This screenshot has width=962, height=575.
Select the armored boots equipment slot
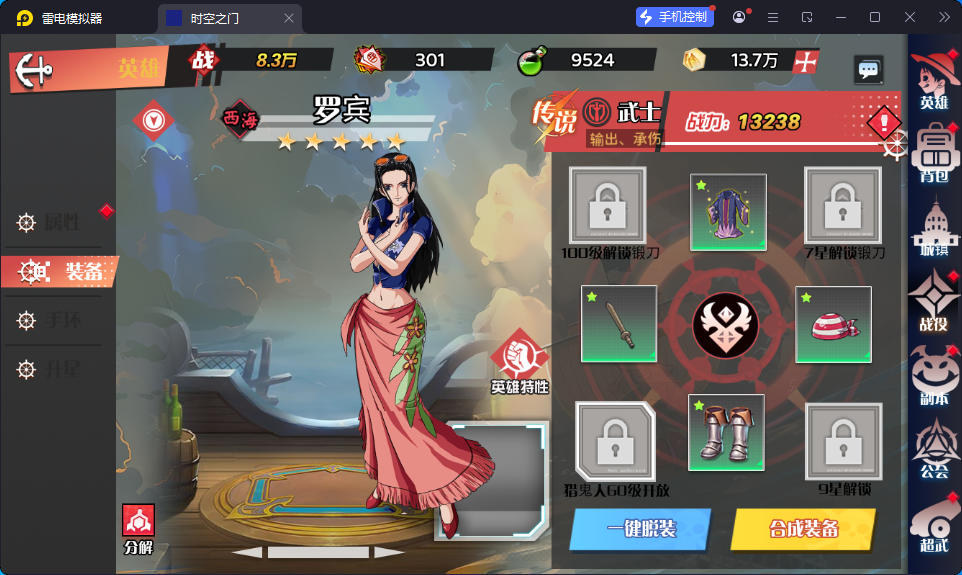(x=726, y=432)
